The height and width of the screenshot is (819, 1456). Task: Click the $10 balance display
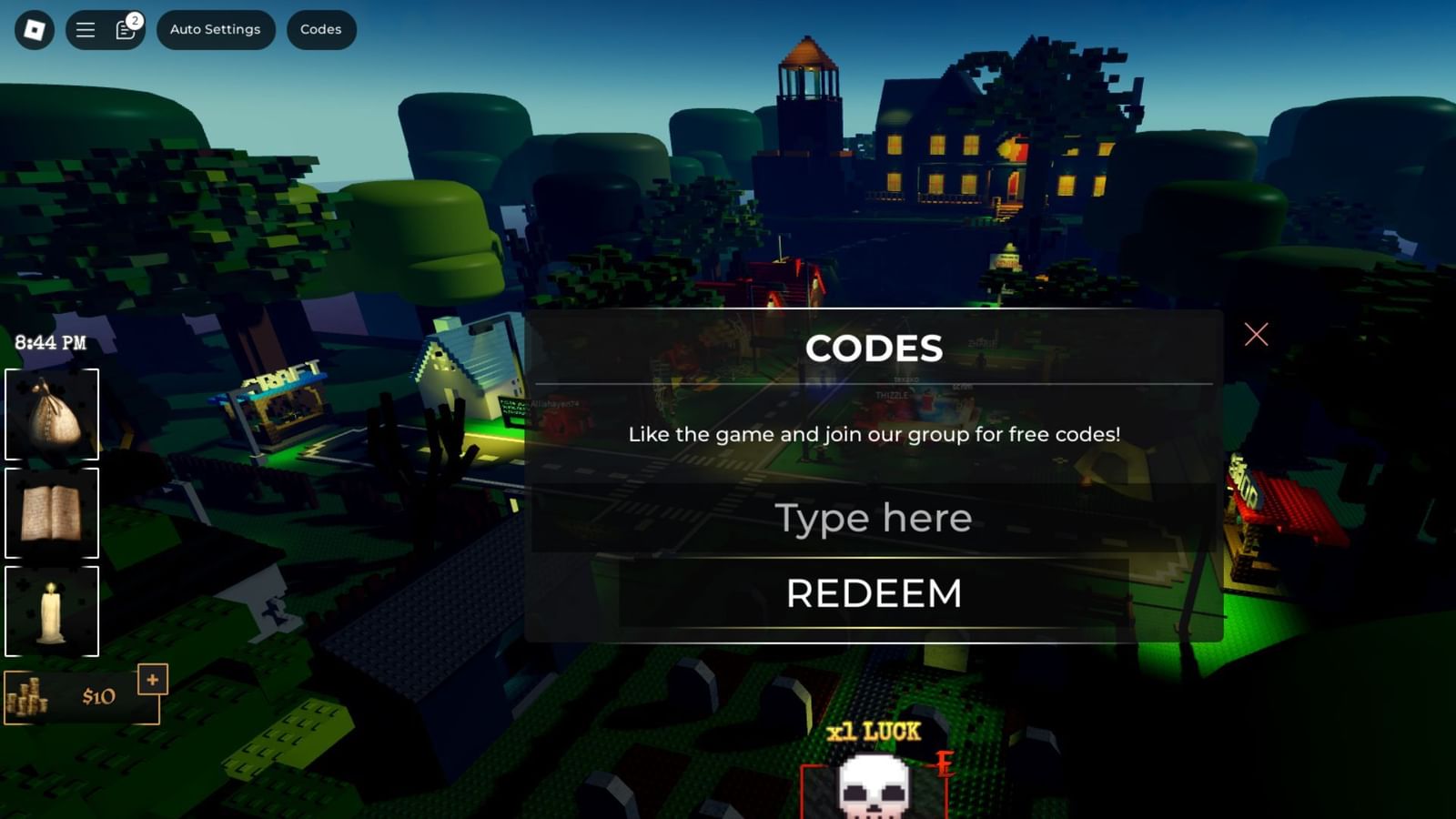pyautogui.click(x=98, y=696)
